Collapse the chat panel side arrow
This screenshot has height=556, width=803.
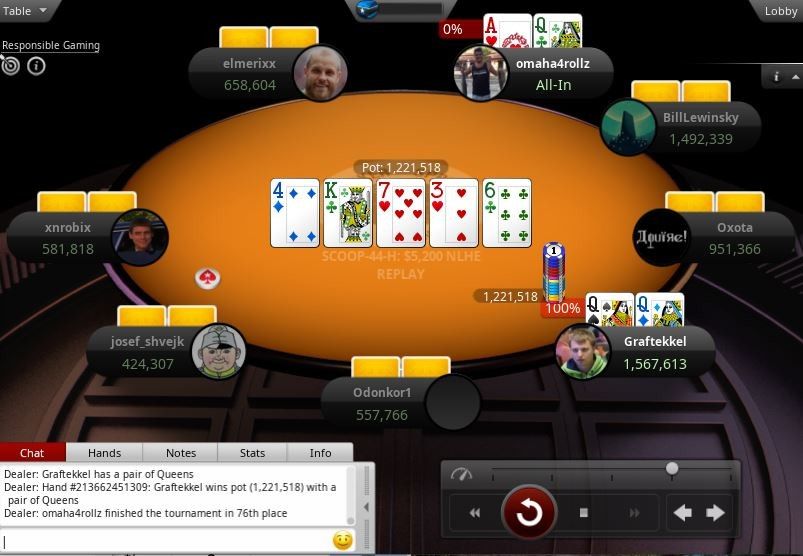pyautogui.click(x=365, y=507)
